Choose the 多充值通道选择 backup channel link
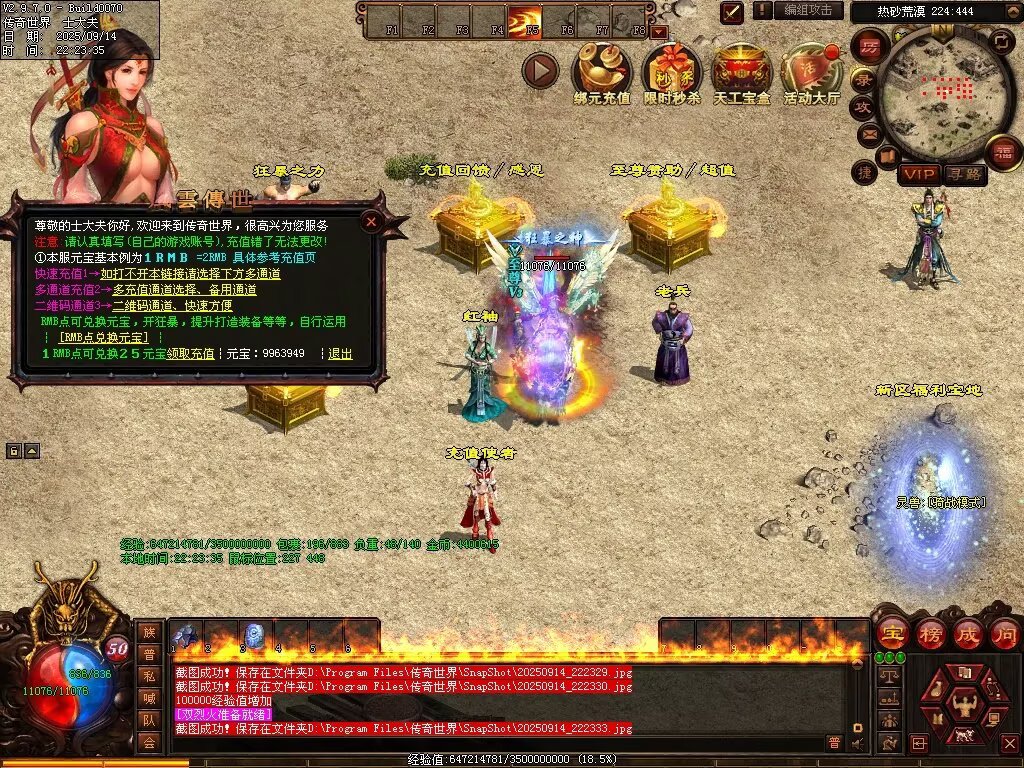The width and height of the screenshot is (1024, 768). click(184, 289)
